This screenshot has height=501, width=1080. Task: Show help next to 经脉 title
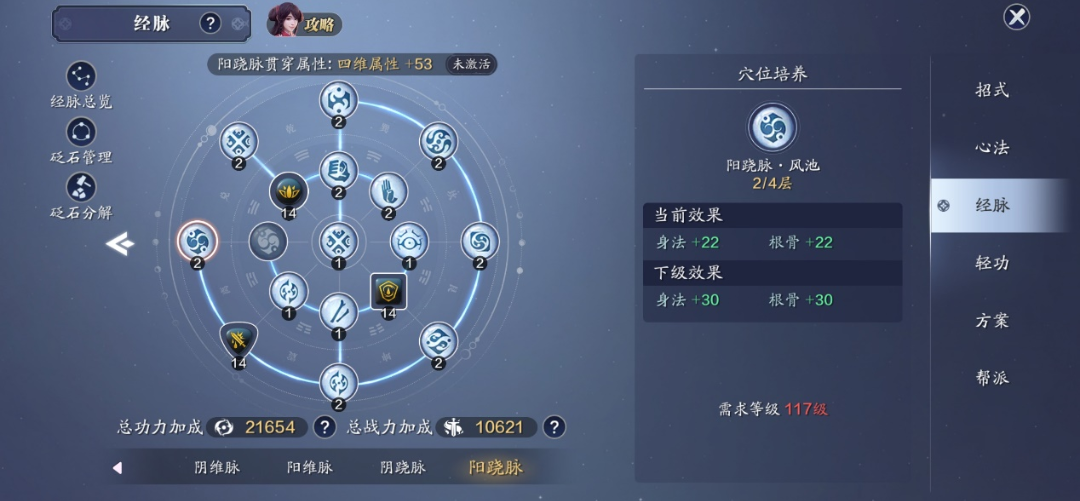click(x=210, y=23)
